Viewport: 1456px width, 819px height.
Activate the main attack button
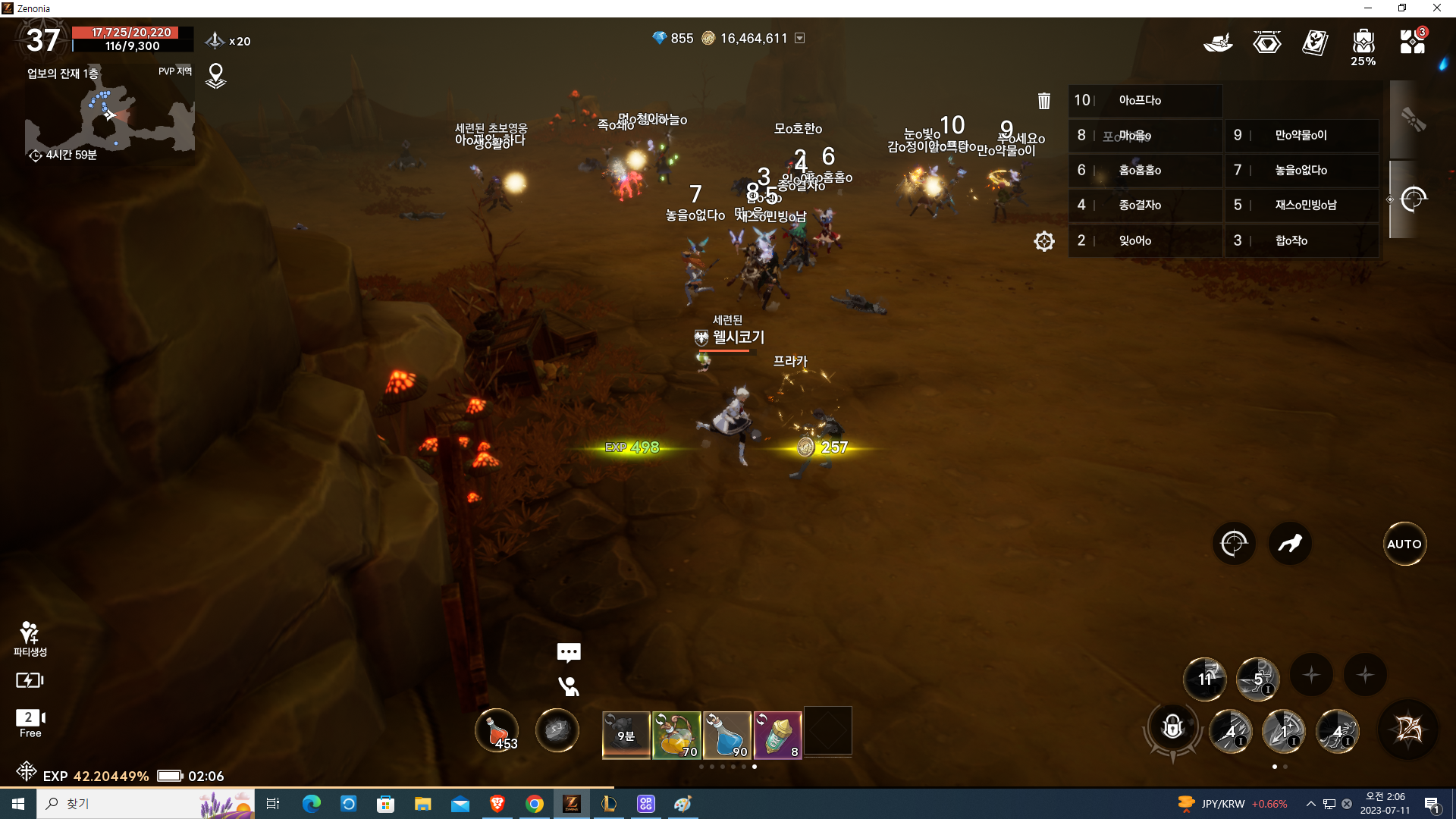(1408, 730)
